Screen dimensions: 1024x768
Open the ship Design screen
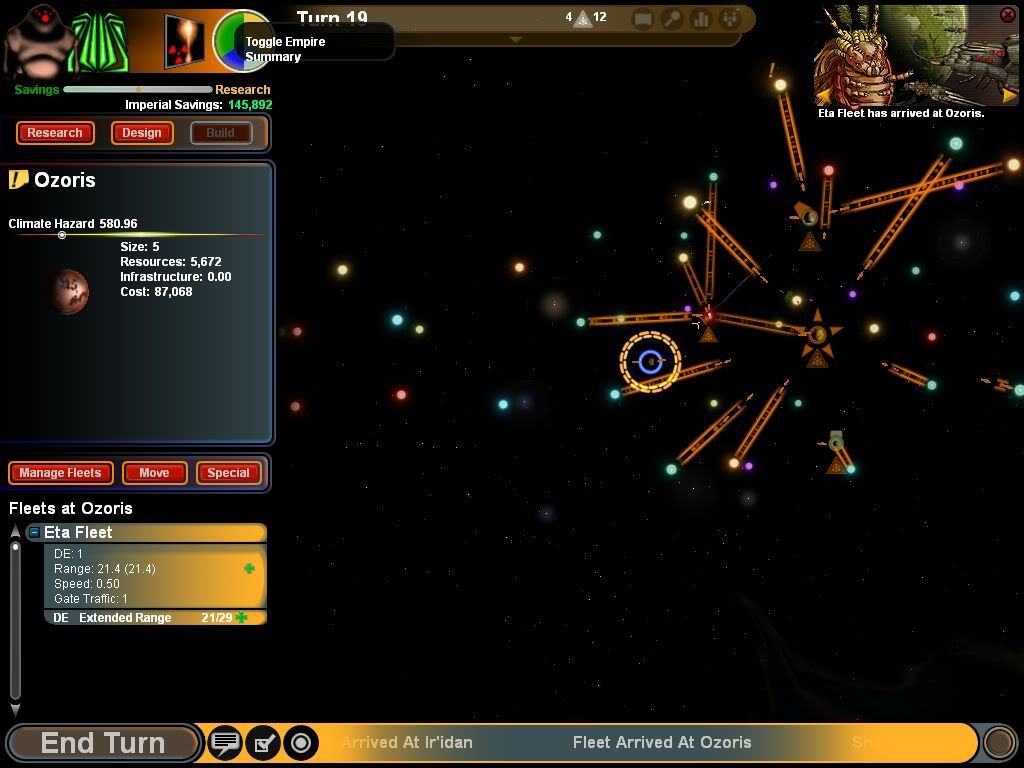coord(142,133)
